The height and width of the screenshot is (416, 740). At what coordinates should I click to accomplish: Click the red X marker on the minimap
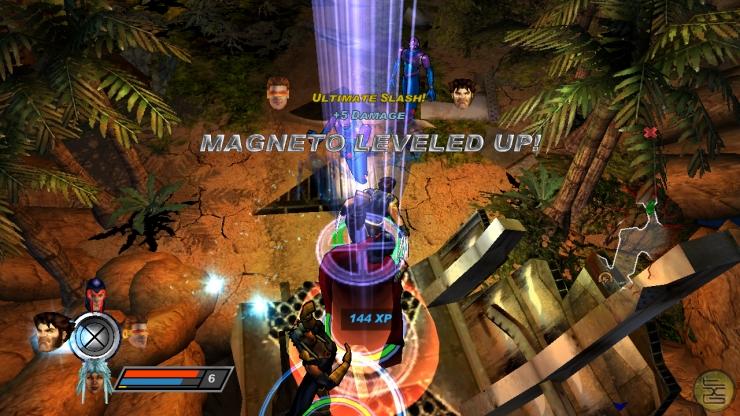tap(652, 132)
